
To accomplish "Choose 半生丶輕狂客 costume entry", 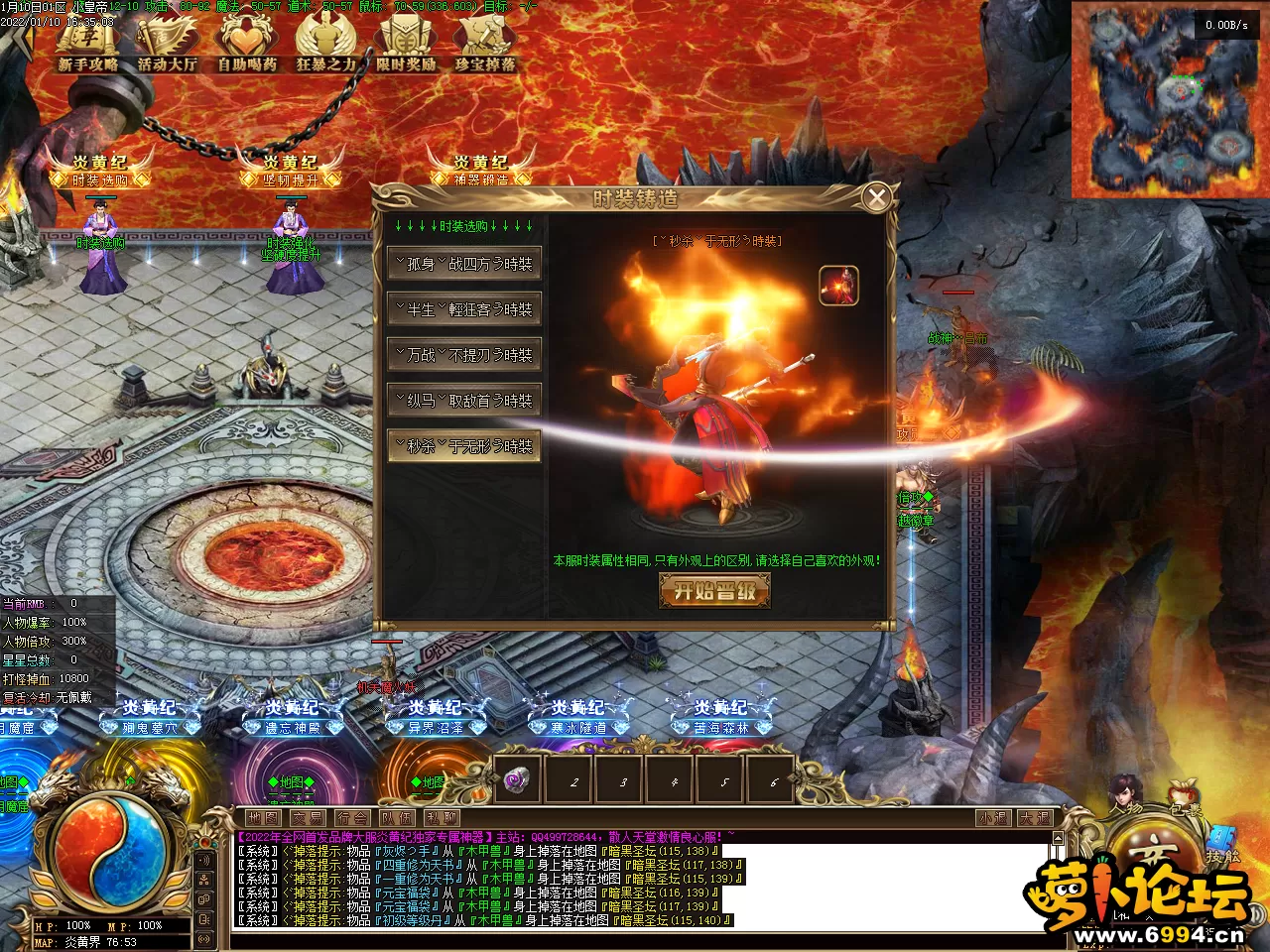I will (x=464, y=309).
